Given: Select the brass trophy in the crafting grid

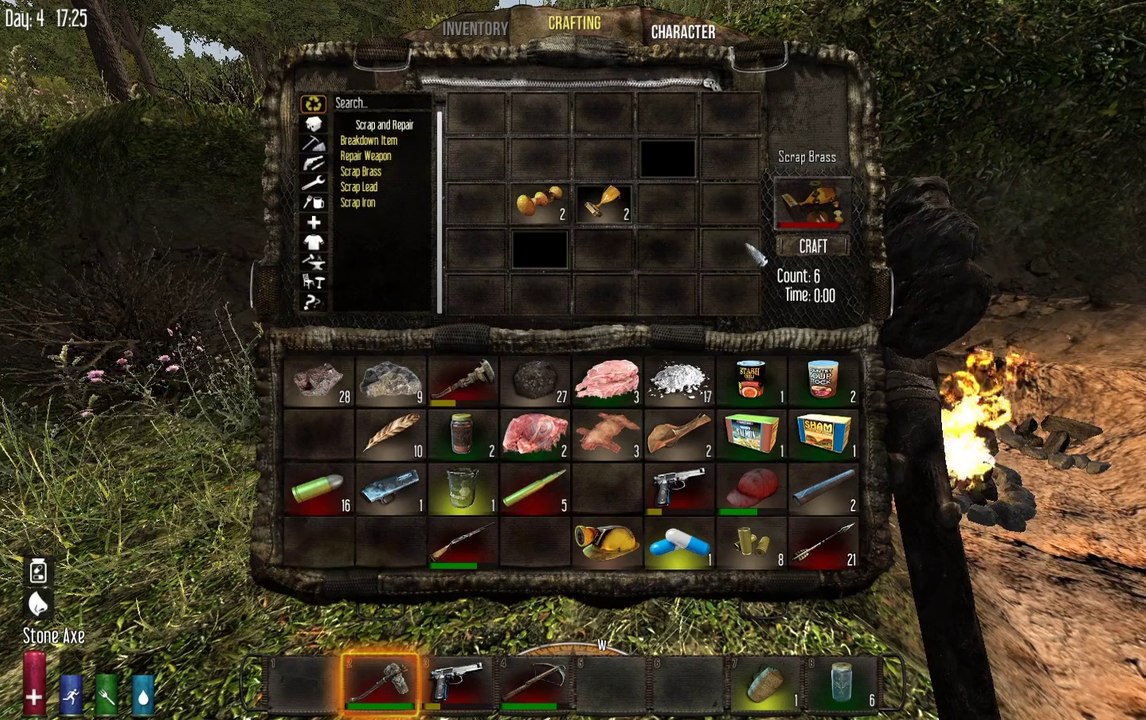Looking at the screenshot, I should 604,203.
